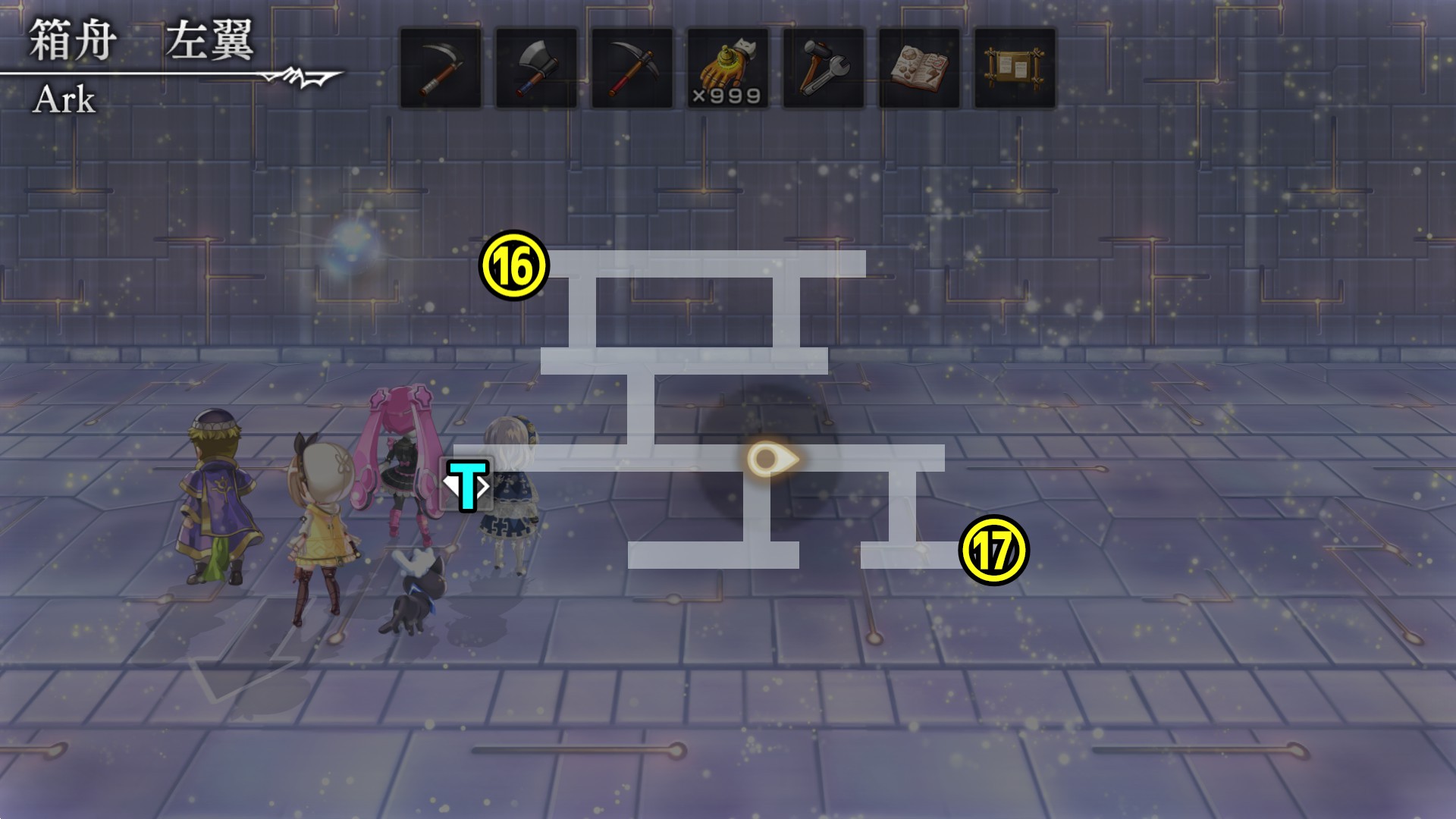Select the sickle tool slot
This screenshot has height=819, width=1456.
tap(441, 68)
